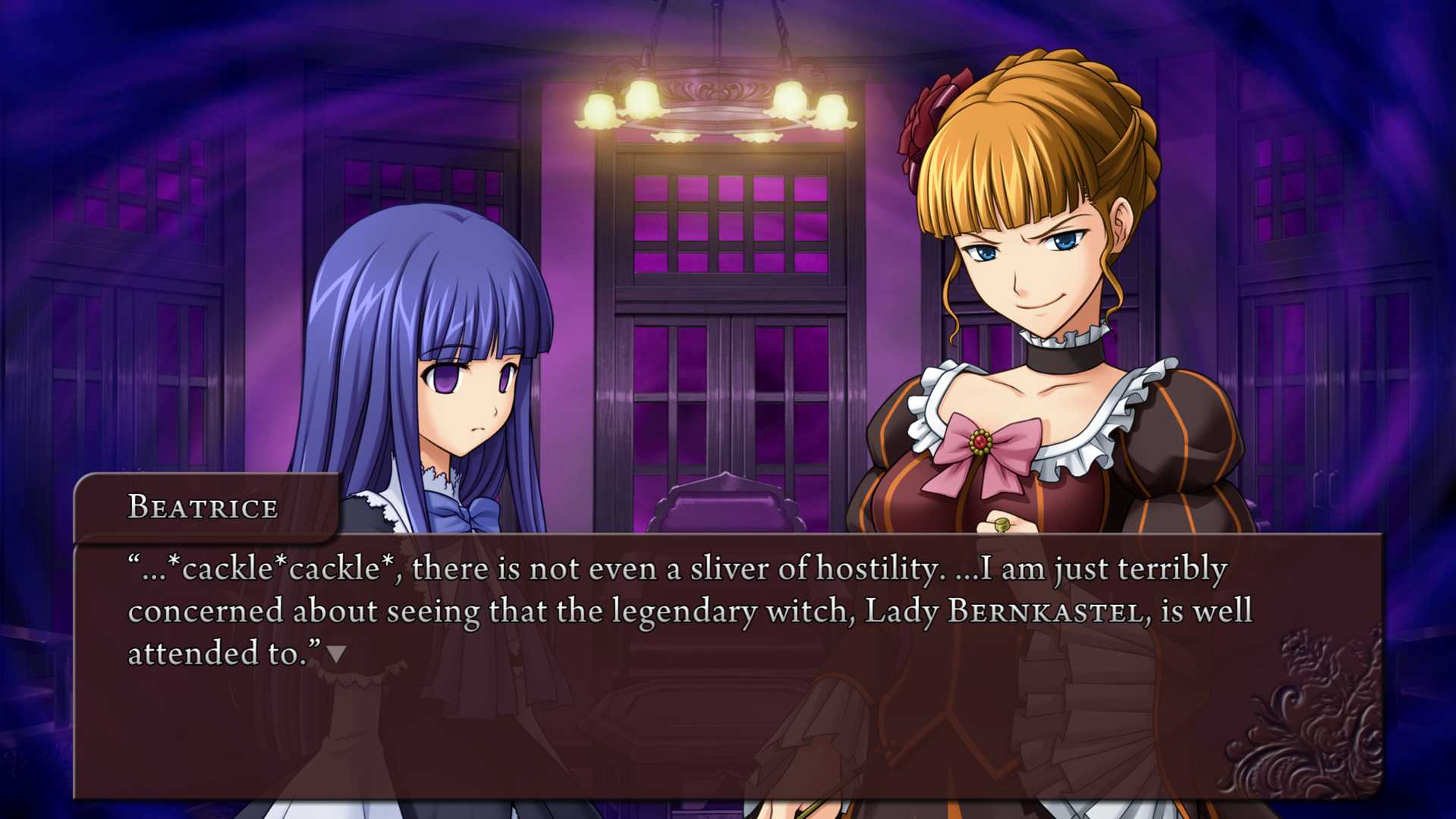Click the continue arrow after the dialogue text
Viewport: 1456px width, 819px height.
[336, 654]
